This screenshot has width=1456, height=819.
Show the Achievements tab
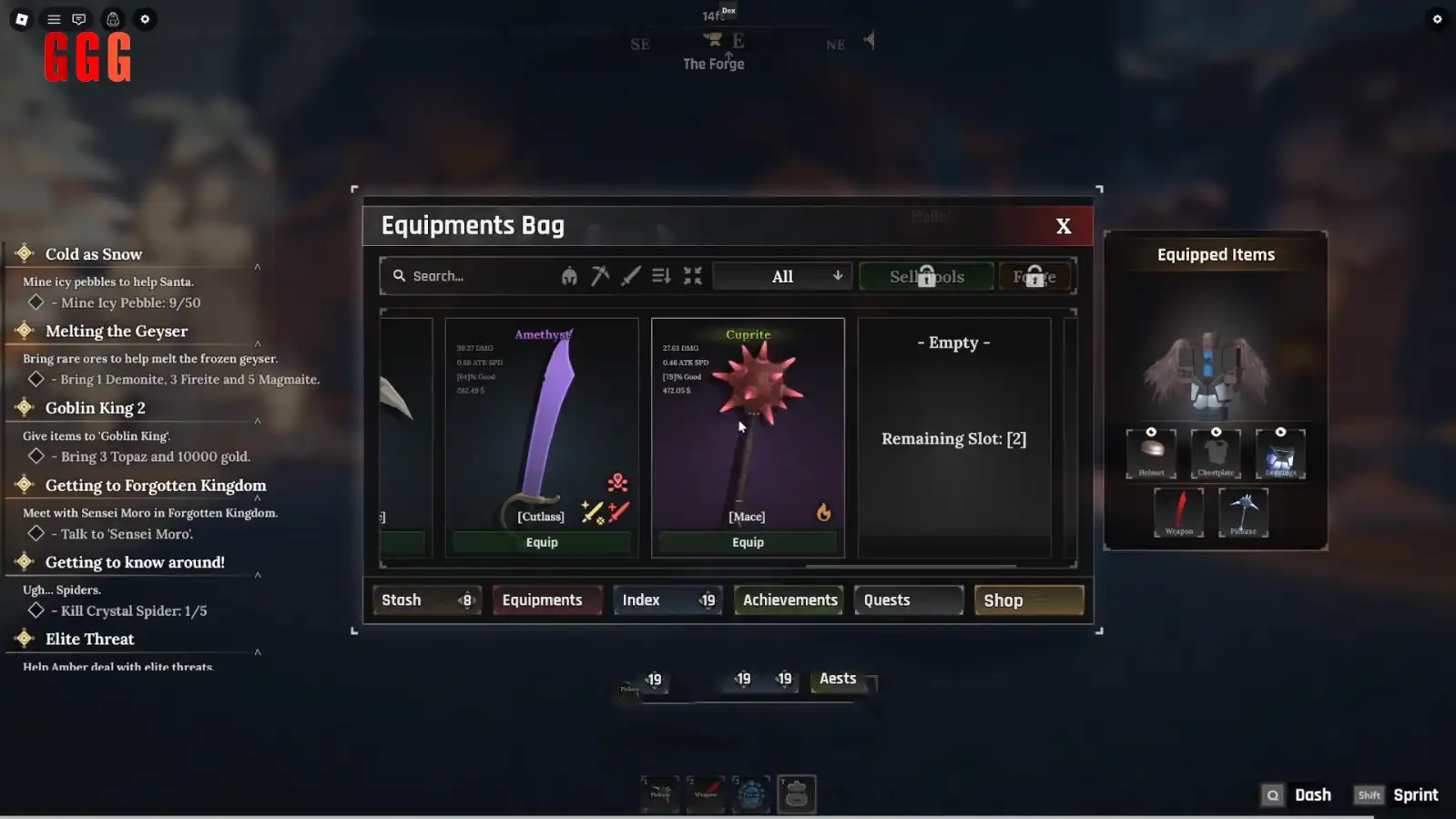(789, 600)
